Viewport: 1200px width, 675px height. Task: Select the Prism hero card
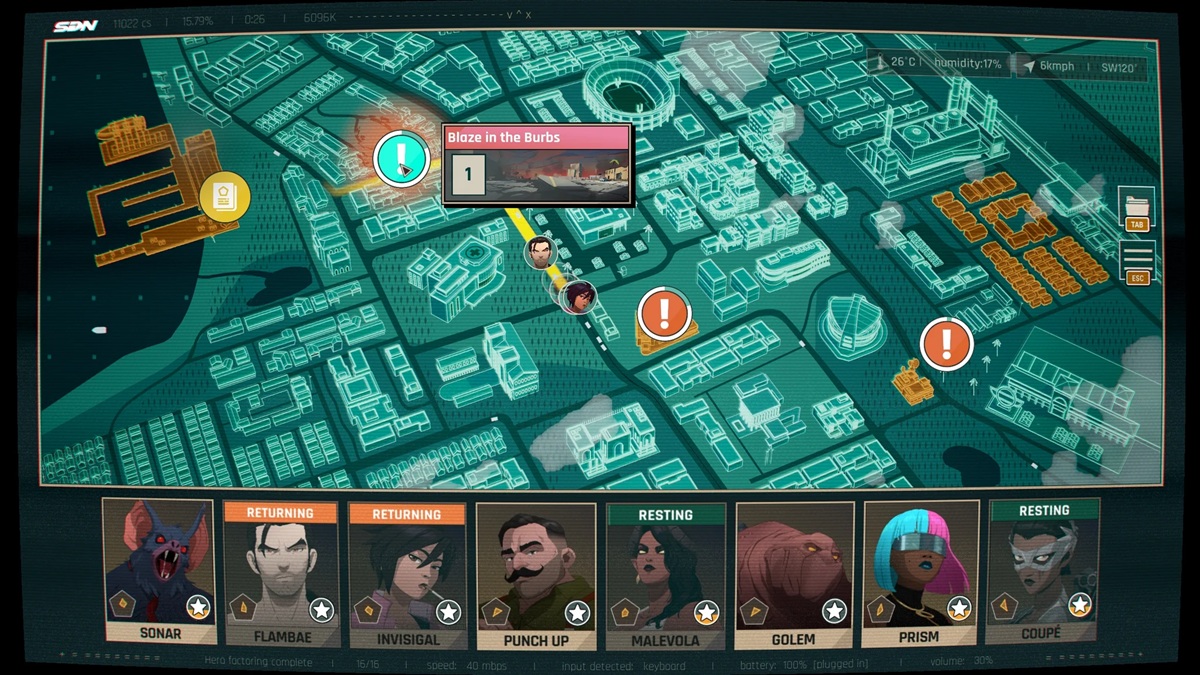coord(919,573)
